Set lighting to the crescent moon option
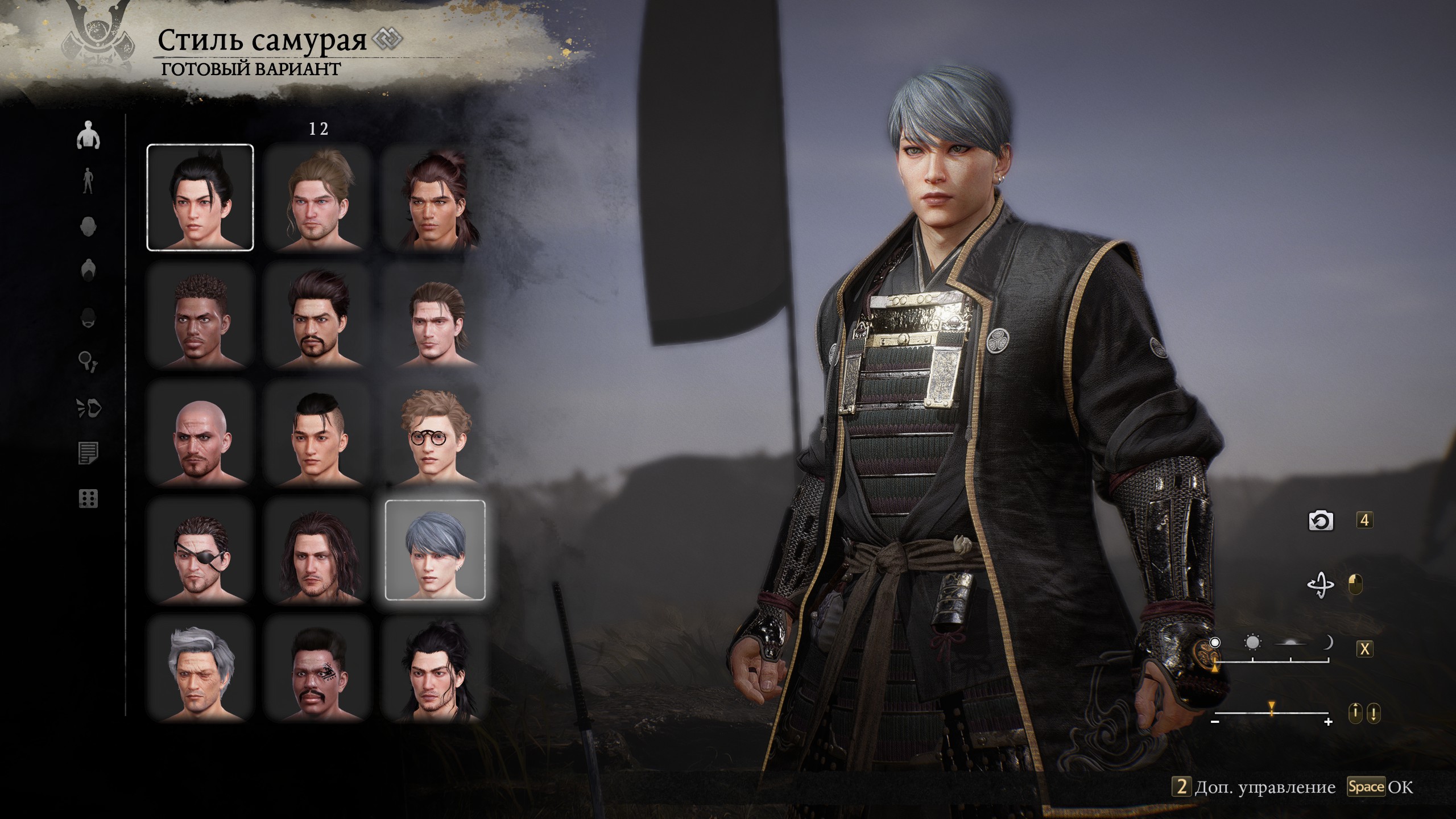 (x=1327, y=643)
